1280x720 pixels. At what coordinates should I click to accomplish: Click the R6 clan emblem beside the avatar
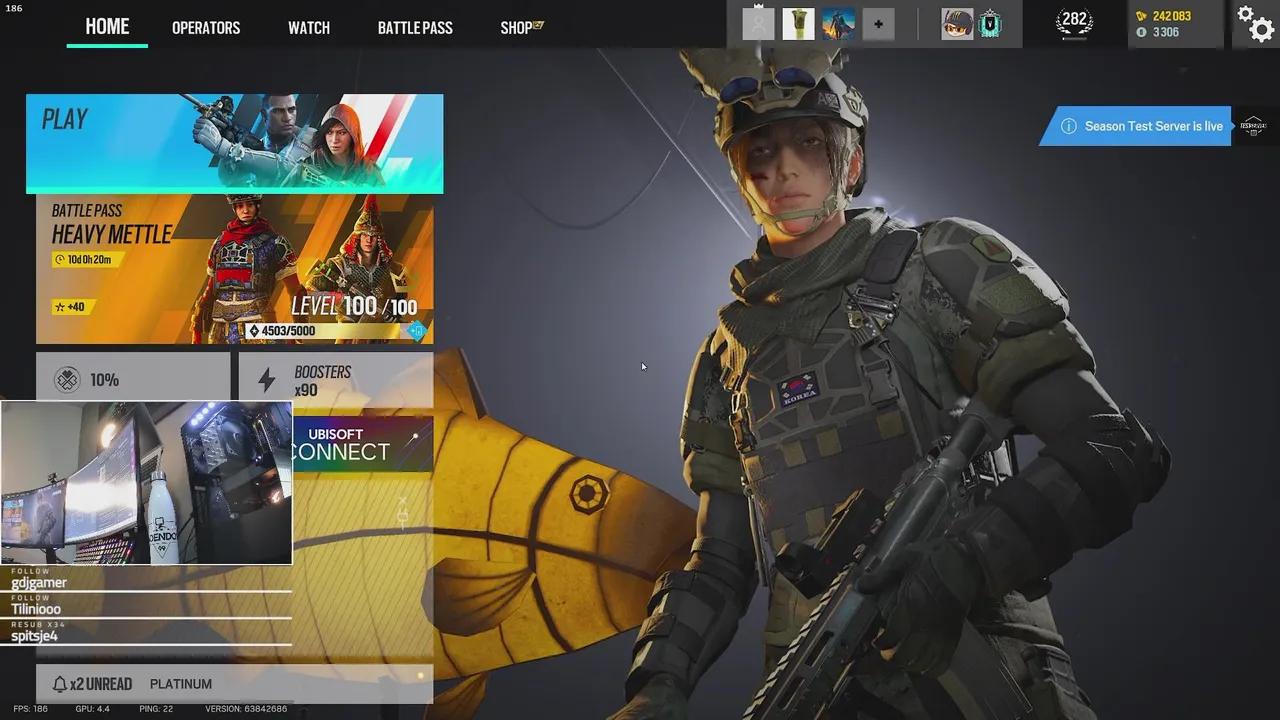coord(991,22)
